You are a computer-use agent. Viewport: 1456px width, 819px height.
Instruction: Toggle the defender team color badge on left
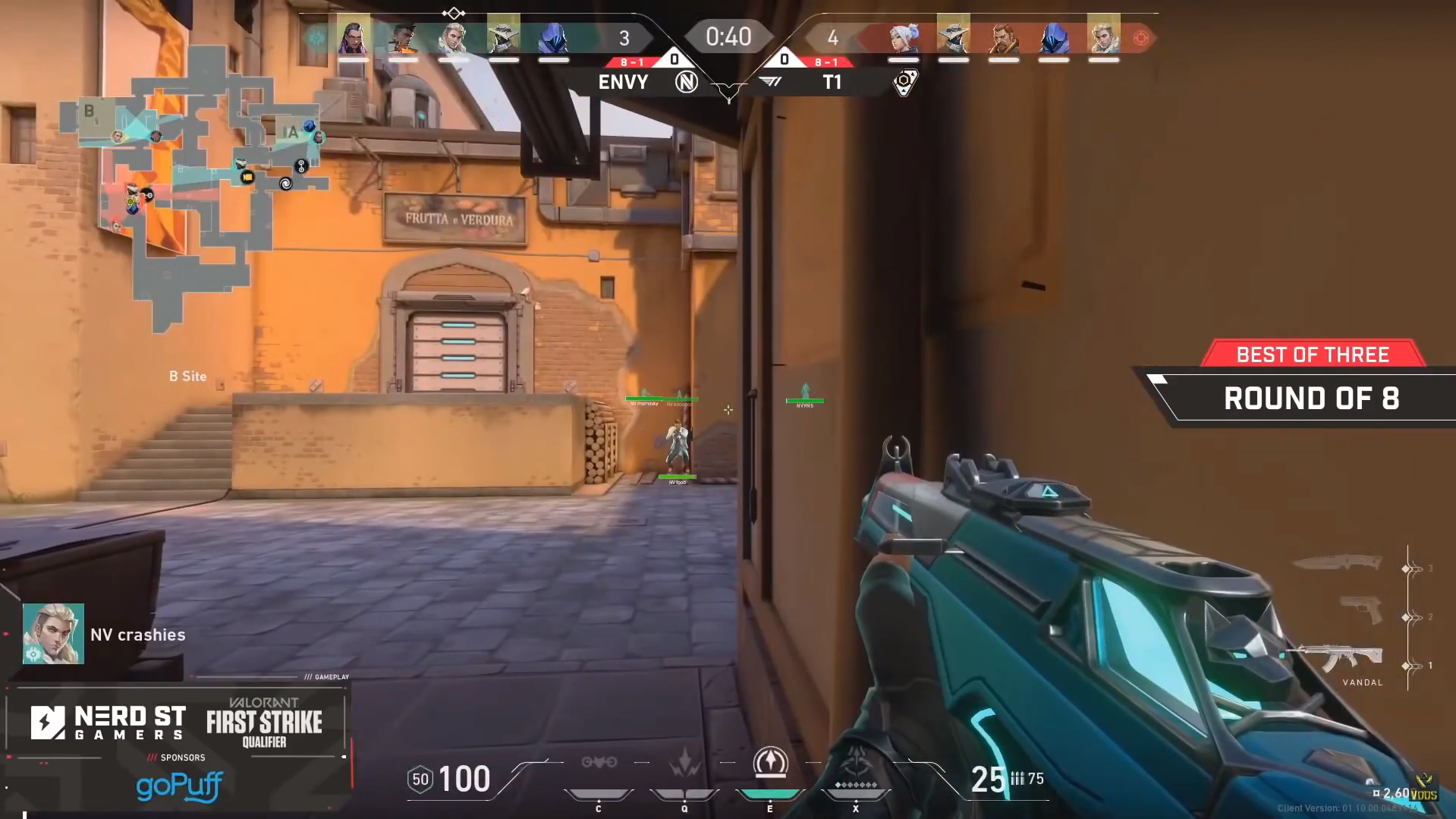tap(316, 36)
